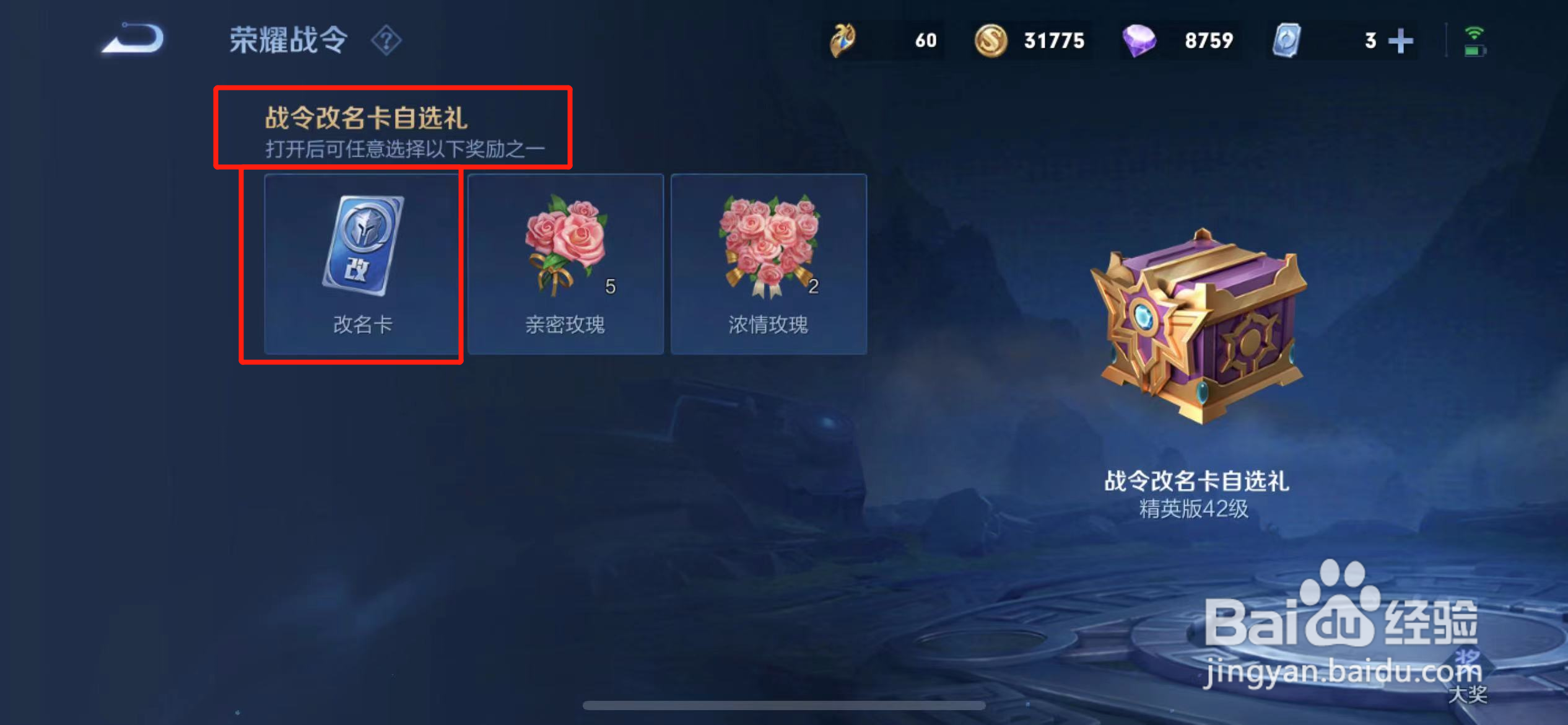Tap the plus button to buy cards
The image size is (1568, 725).
tap(1401, 39)
